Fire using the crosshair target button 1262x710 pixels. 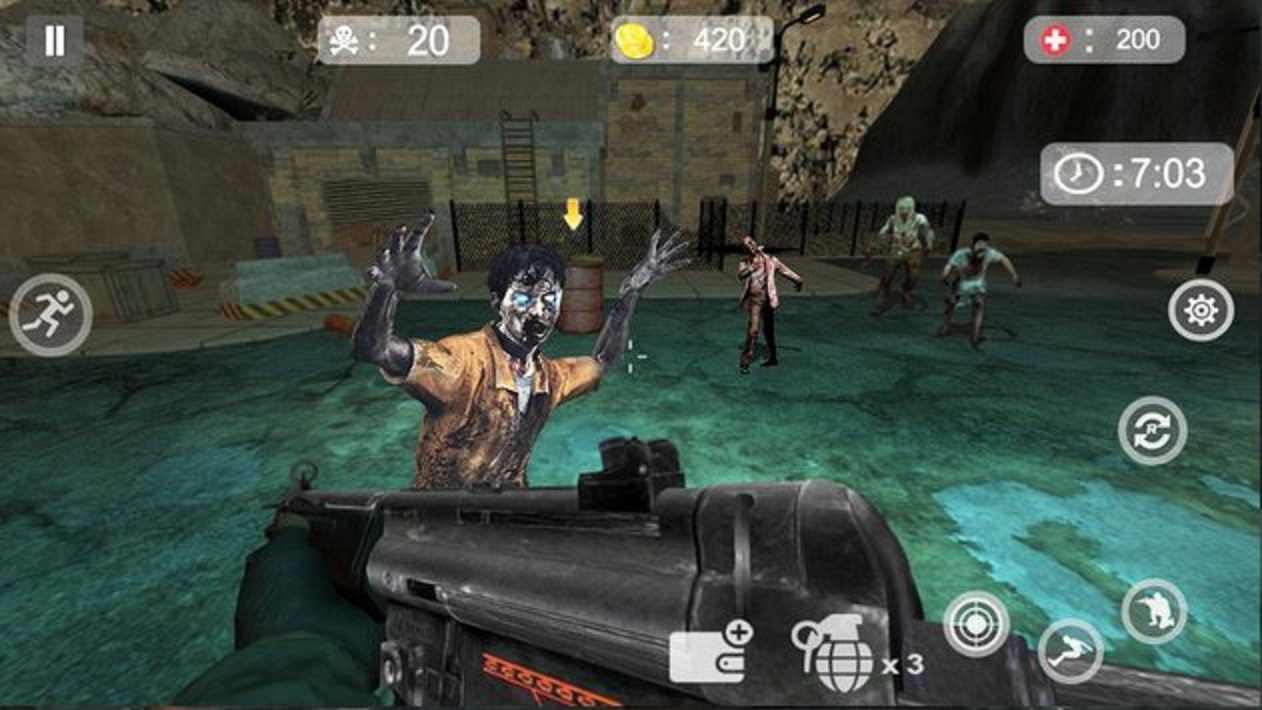click(976, 624)
